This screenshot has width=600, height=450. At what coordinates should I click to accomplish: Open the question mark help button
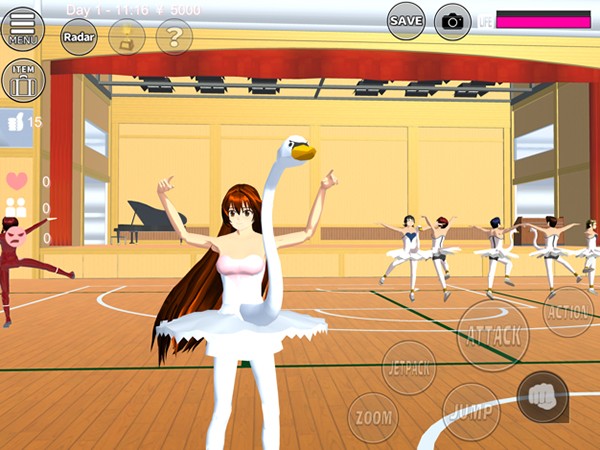click(174, 37)
